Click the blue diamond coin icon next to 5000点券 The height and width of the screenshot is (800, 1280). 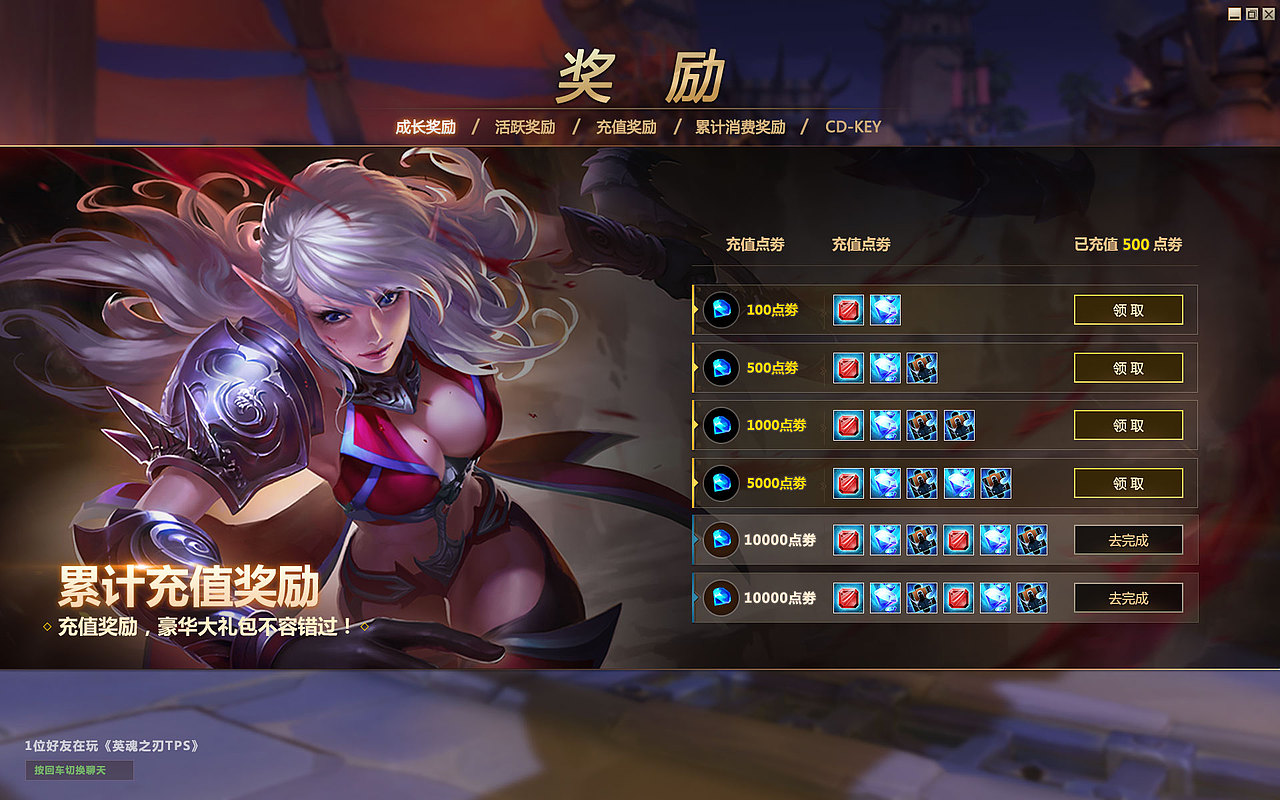[722, 483]
